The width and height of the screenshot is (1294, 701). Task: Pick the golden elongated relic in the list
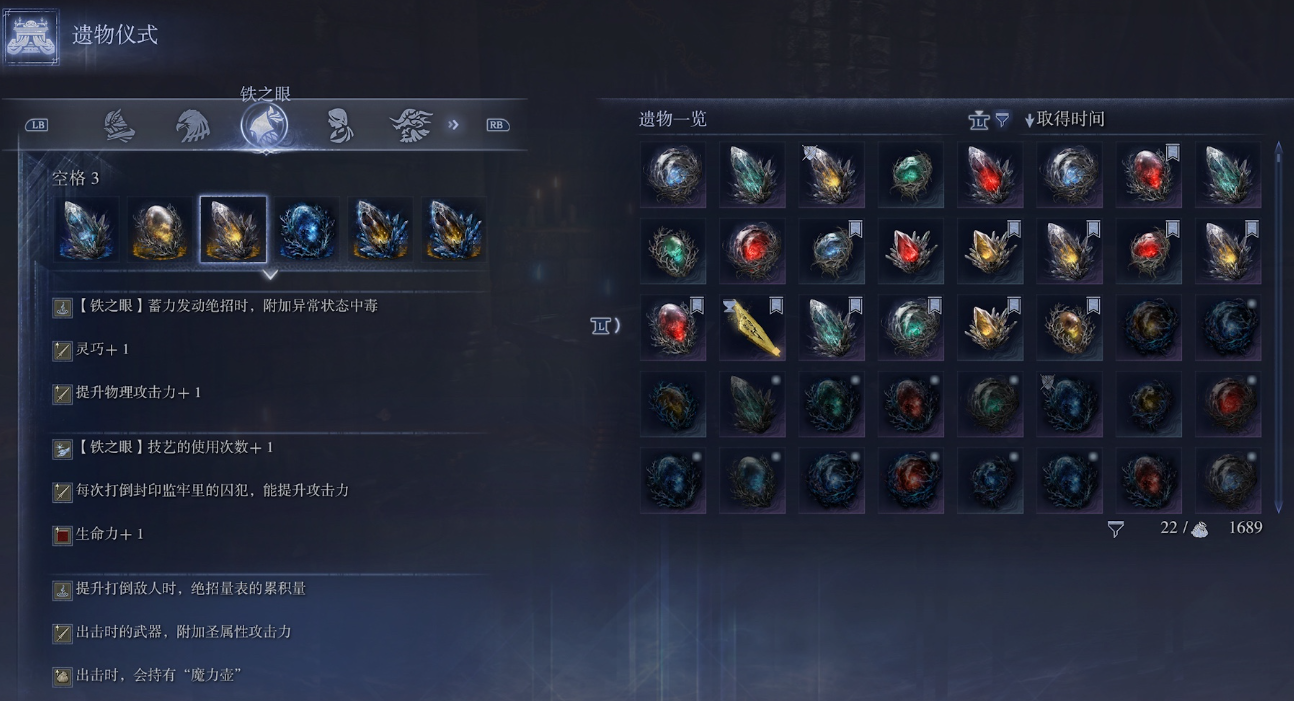pos(752,328)
